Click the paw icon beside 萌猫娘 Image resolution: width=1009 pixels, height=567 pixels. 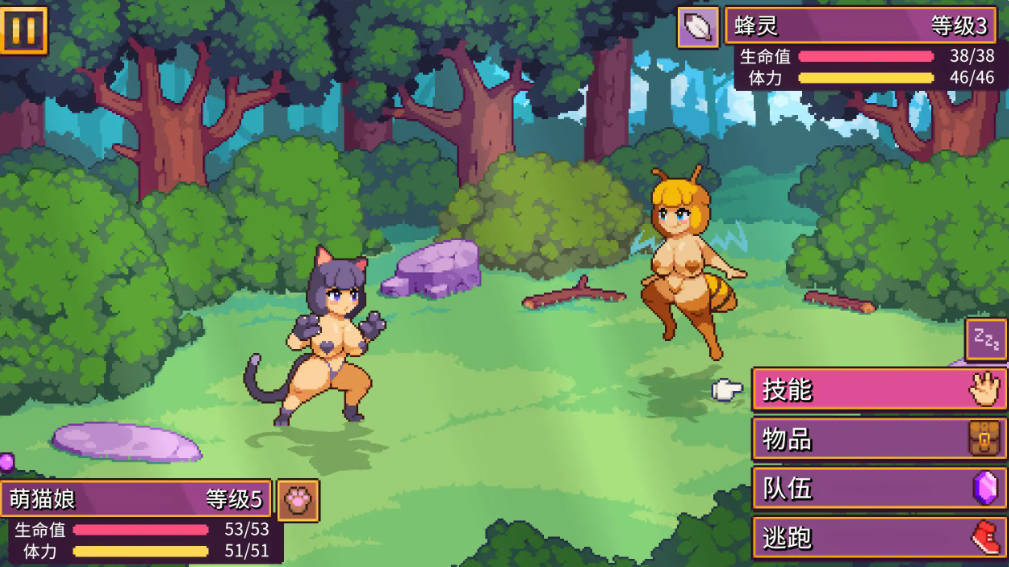298,500
